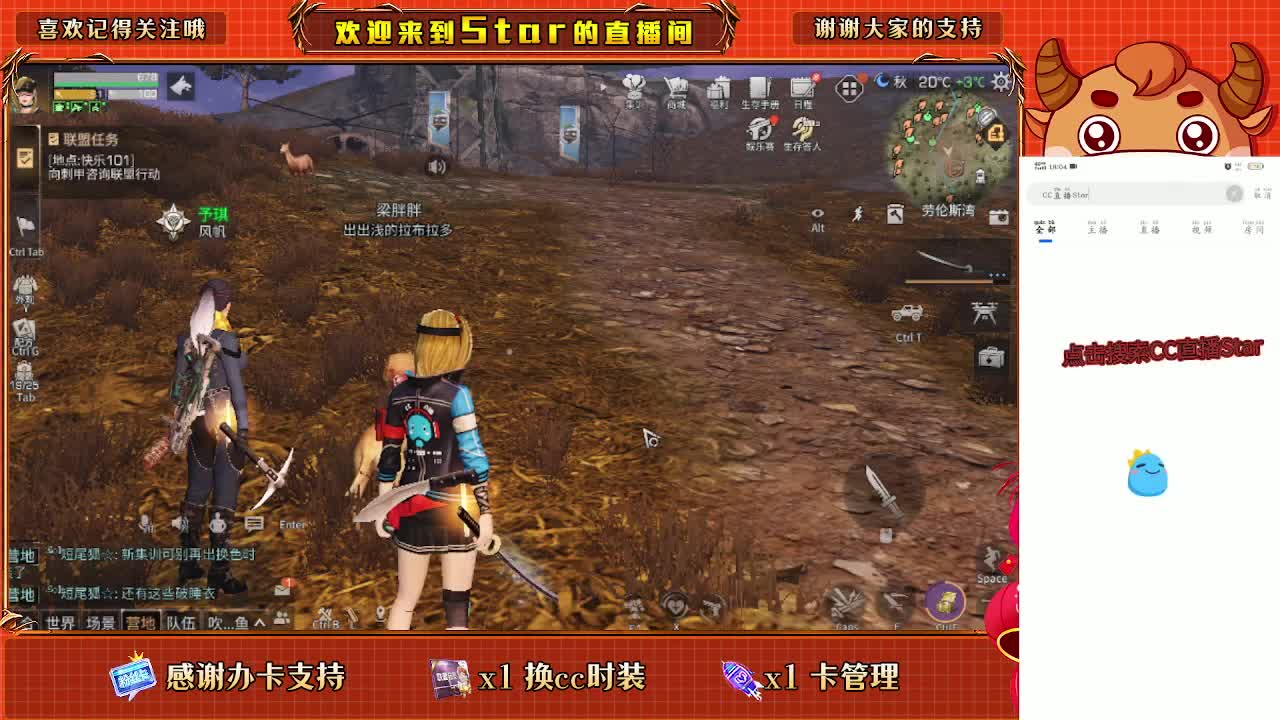
Task: Open the 娱乐赛 entertainment match icon
Action: point(757,130)
